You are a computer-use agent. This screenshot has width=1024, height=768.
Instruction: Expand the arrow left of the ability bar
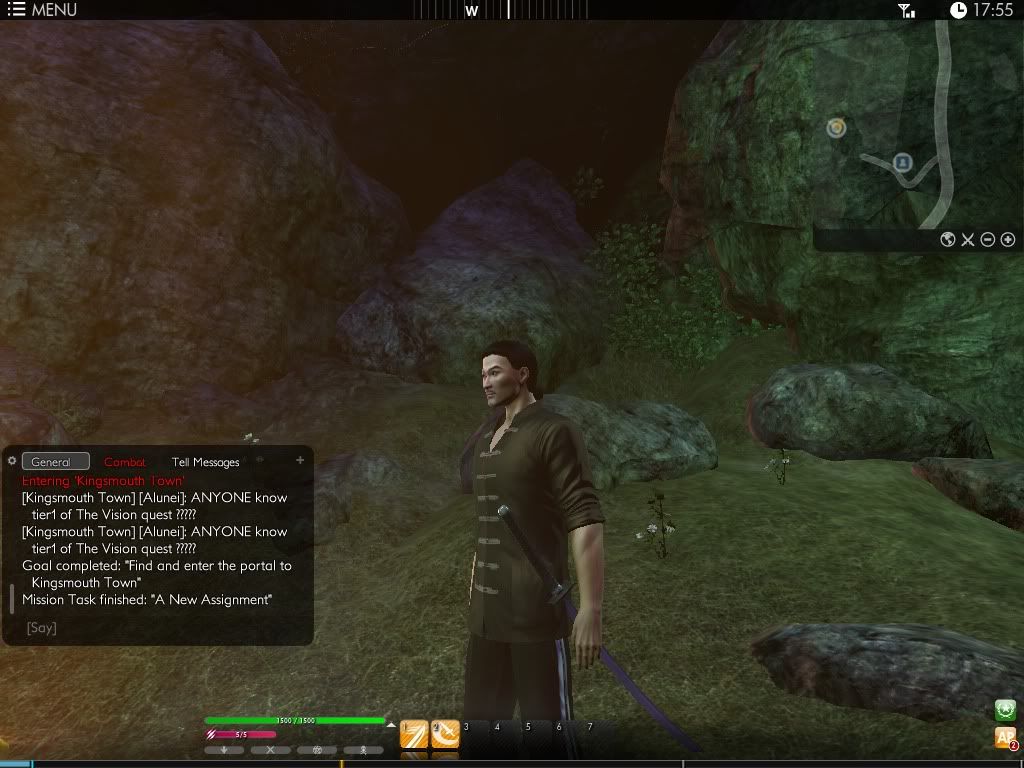click(x=391, y=725)
